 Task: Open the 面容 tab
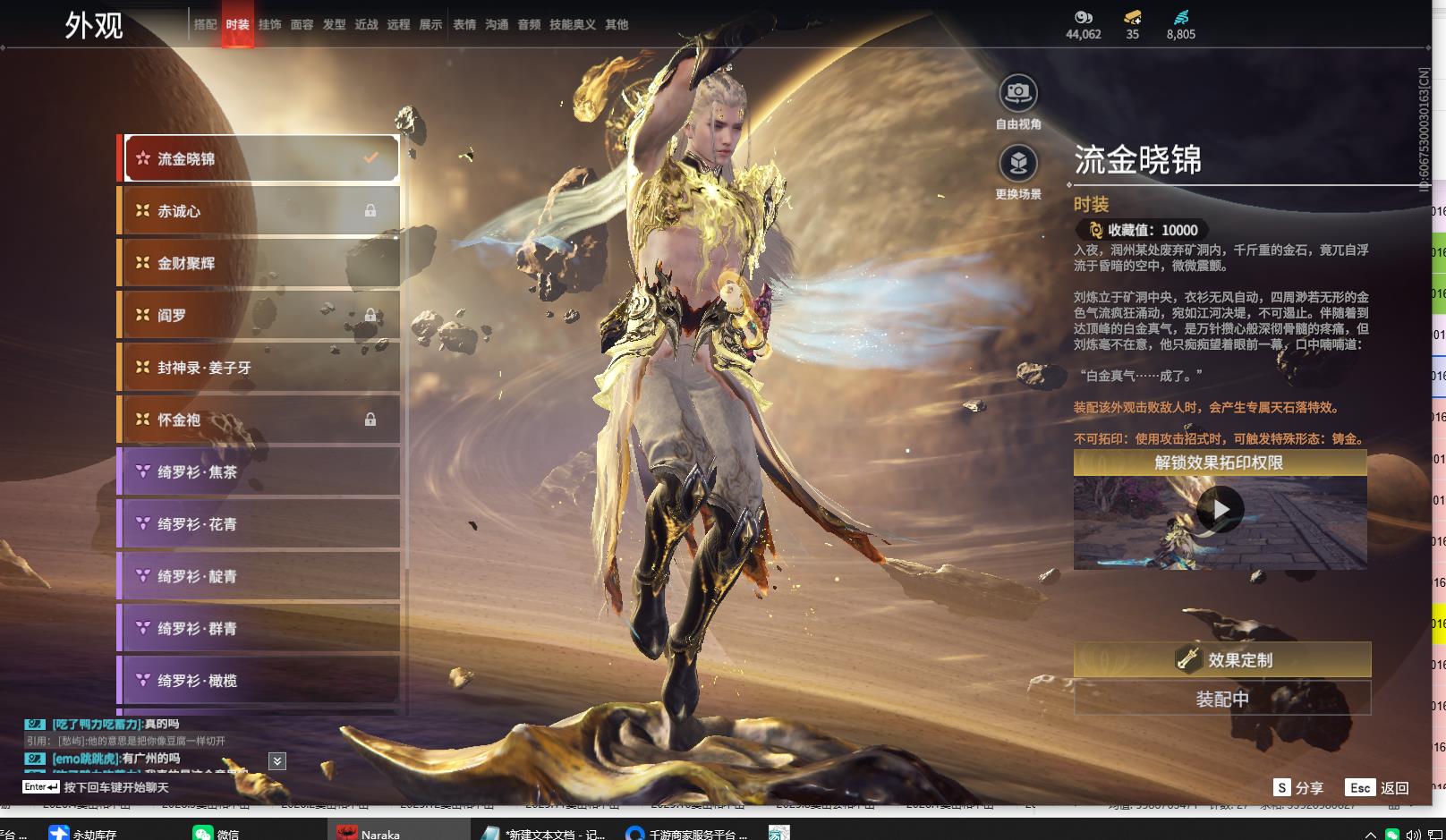pyautogui.click(x=302, y=25)
